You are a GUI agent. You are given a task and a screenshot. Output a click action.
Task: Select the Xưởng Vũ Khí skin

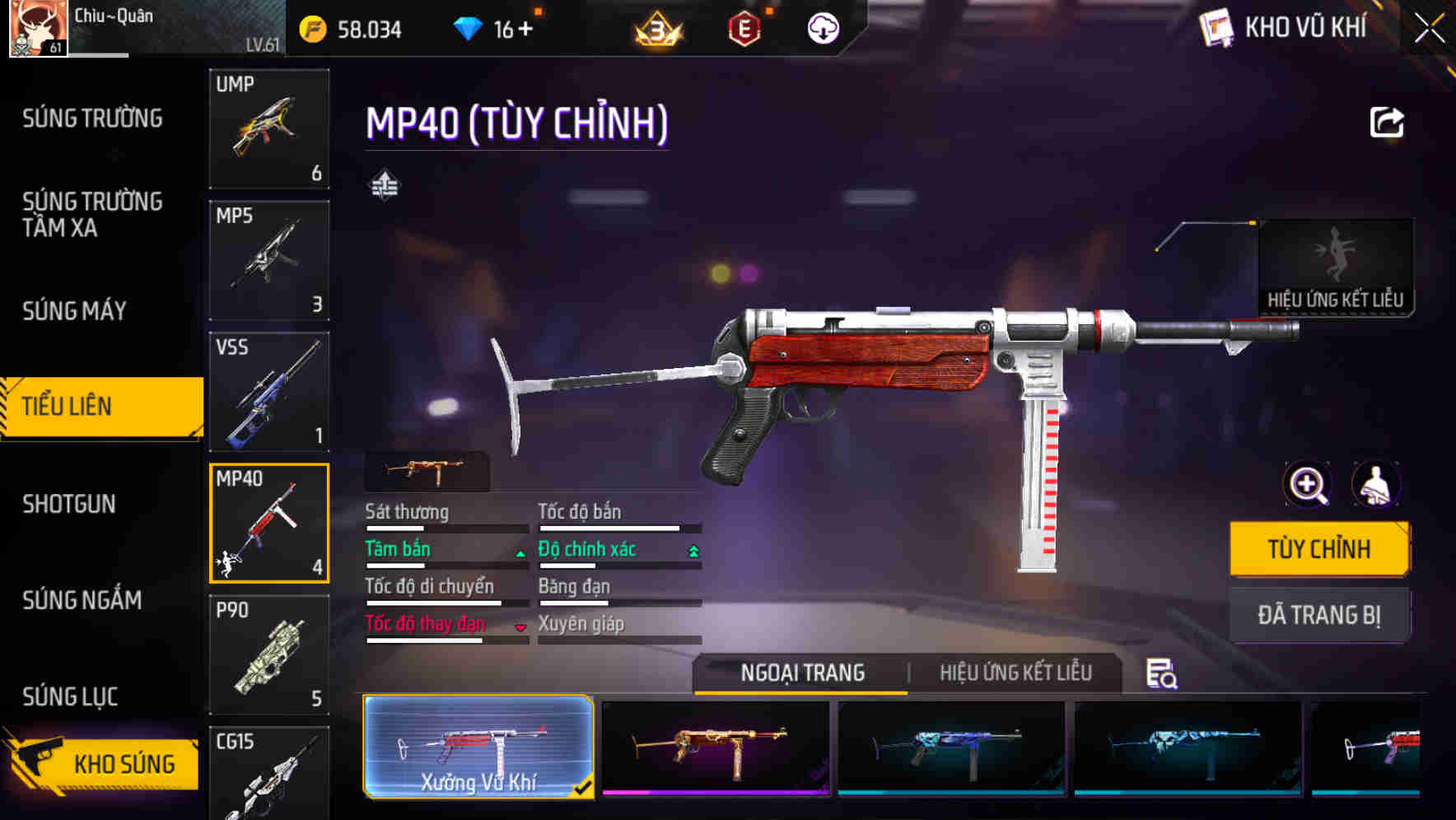click(x=478, y=747)
